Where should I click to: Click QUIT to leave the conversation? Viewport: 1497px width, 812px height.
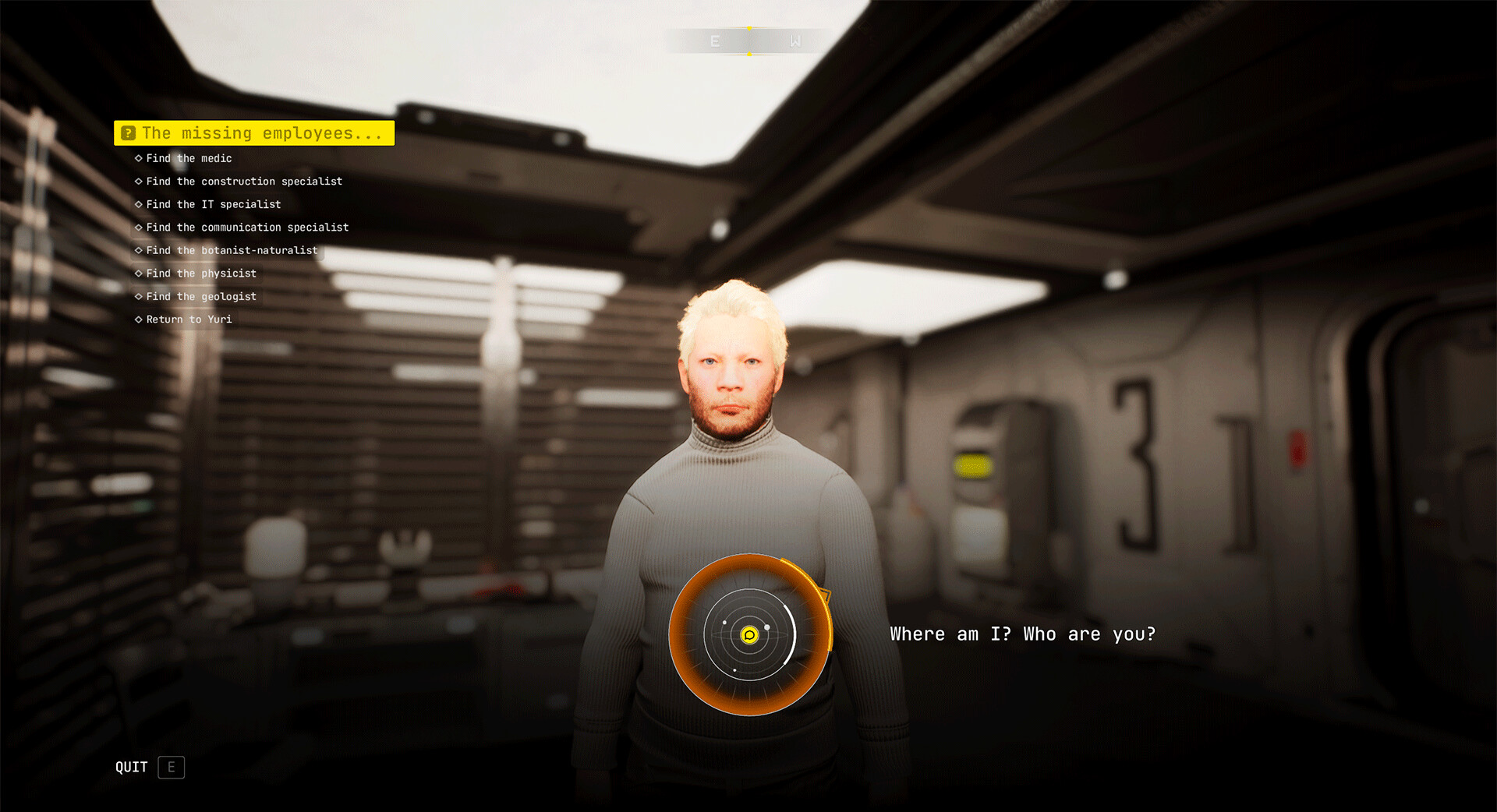[x=131, y=767]
